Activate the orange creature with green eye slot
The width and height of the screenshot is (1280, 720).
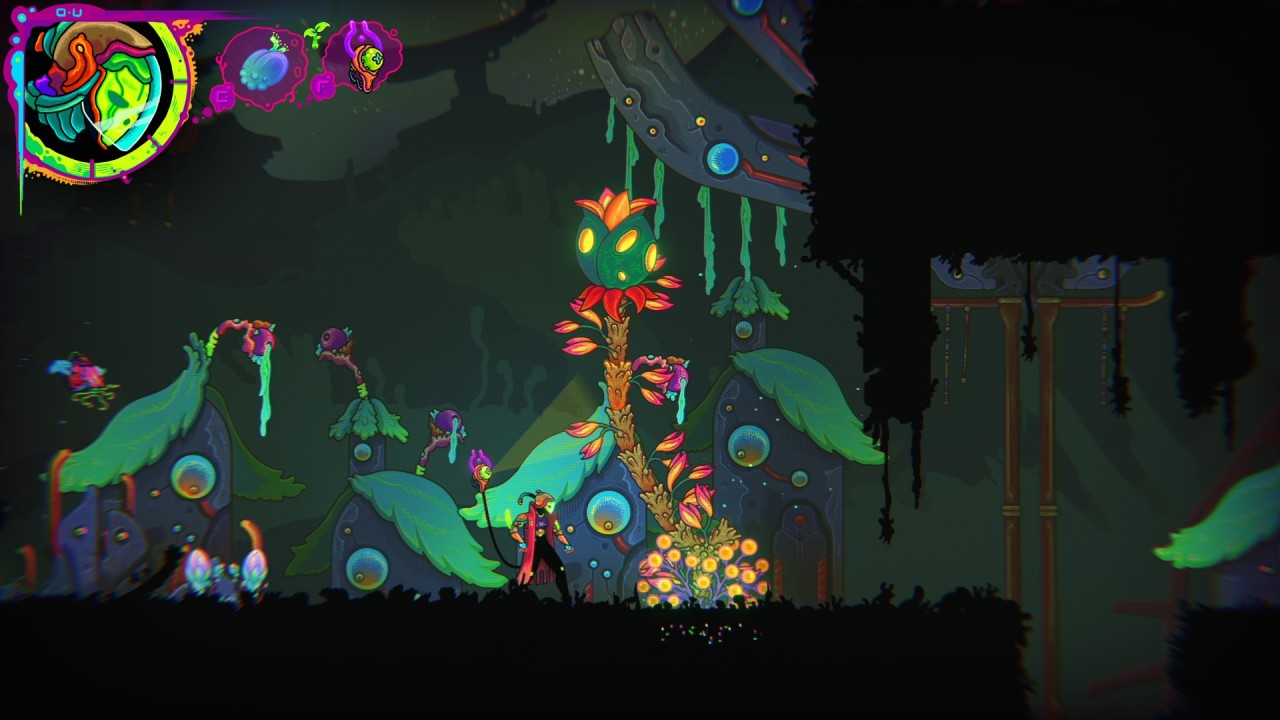coord(365,58)
